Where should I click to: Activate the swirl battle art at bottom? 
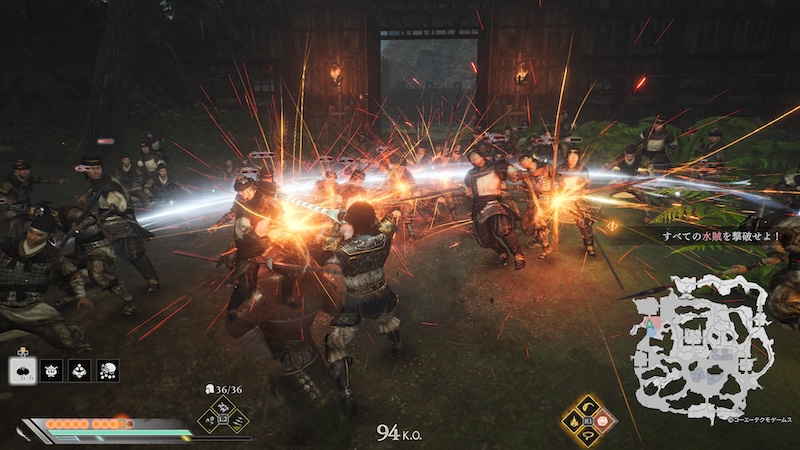pyautogui.click(x=589, y=436)
